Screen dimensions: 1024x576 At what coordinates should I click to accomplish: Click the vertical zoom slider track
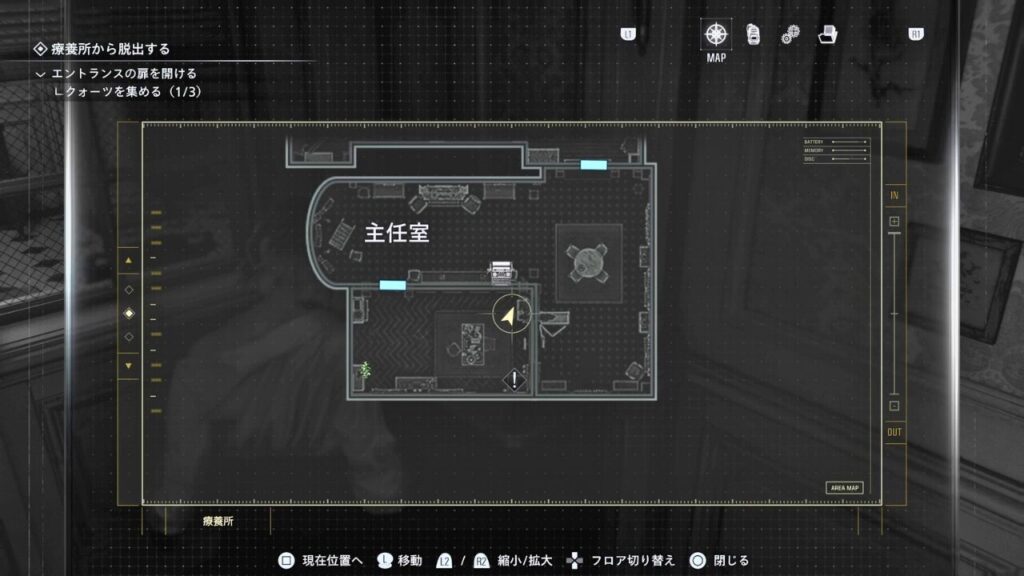pyautogui.click(x=894, y=313)
